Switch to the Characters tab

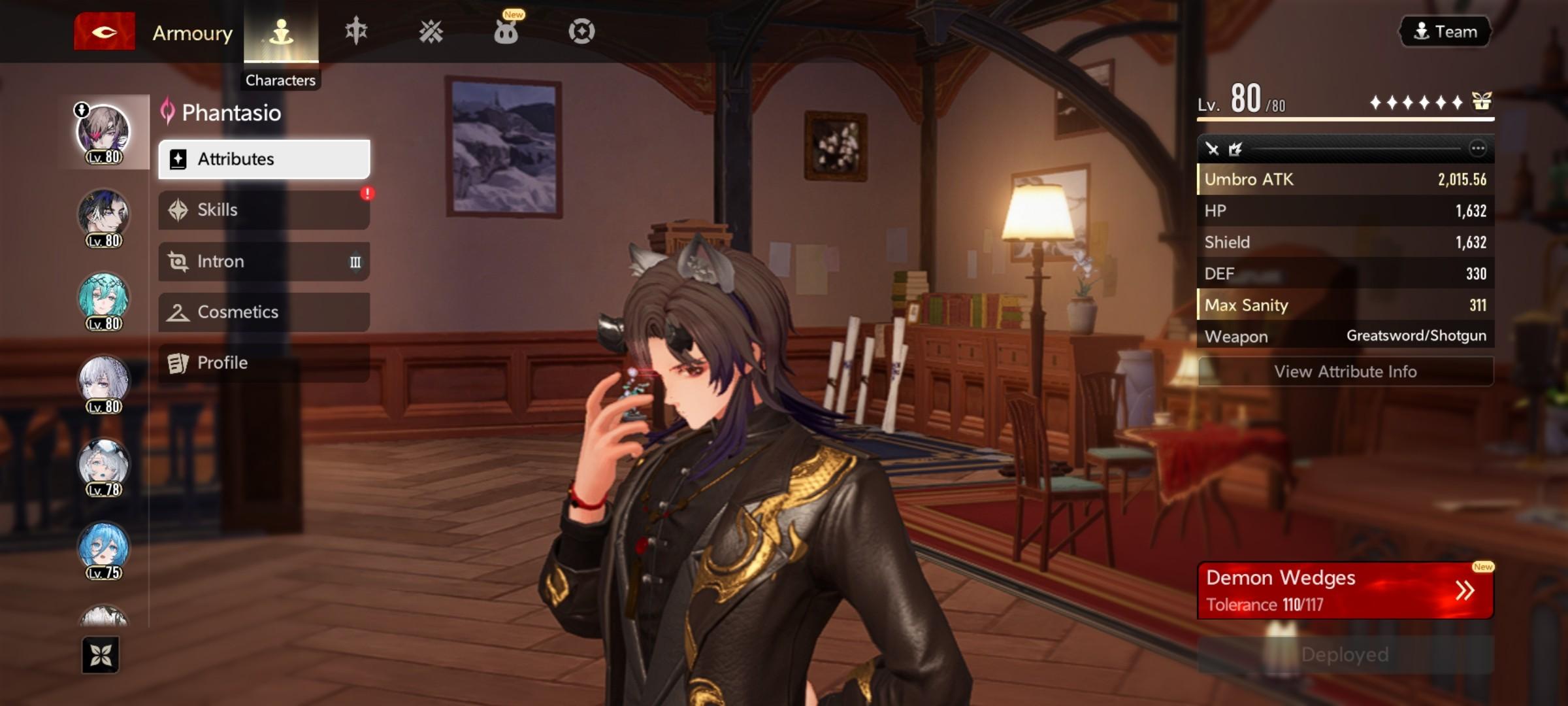click(281, 33)
